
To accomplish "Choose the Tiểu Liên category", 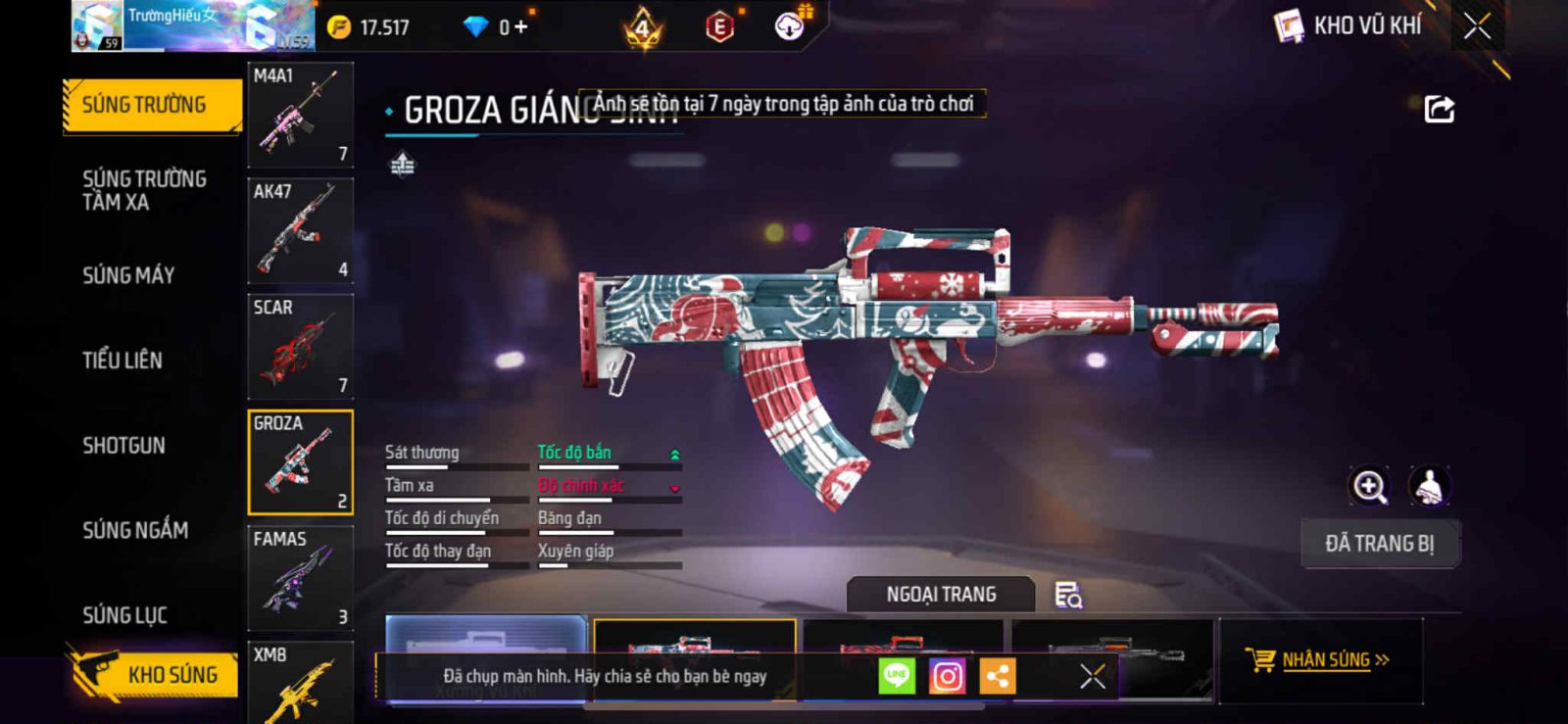I will [122, 361].
